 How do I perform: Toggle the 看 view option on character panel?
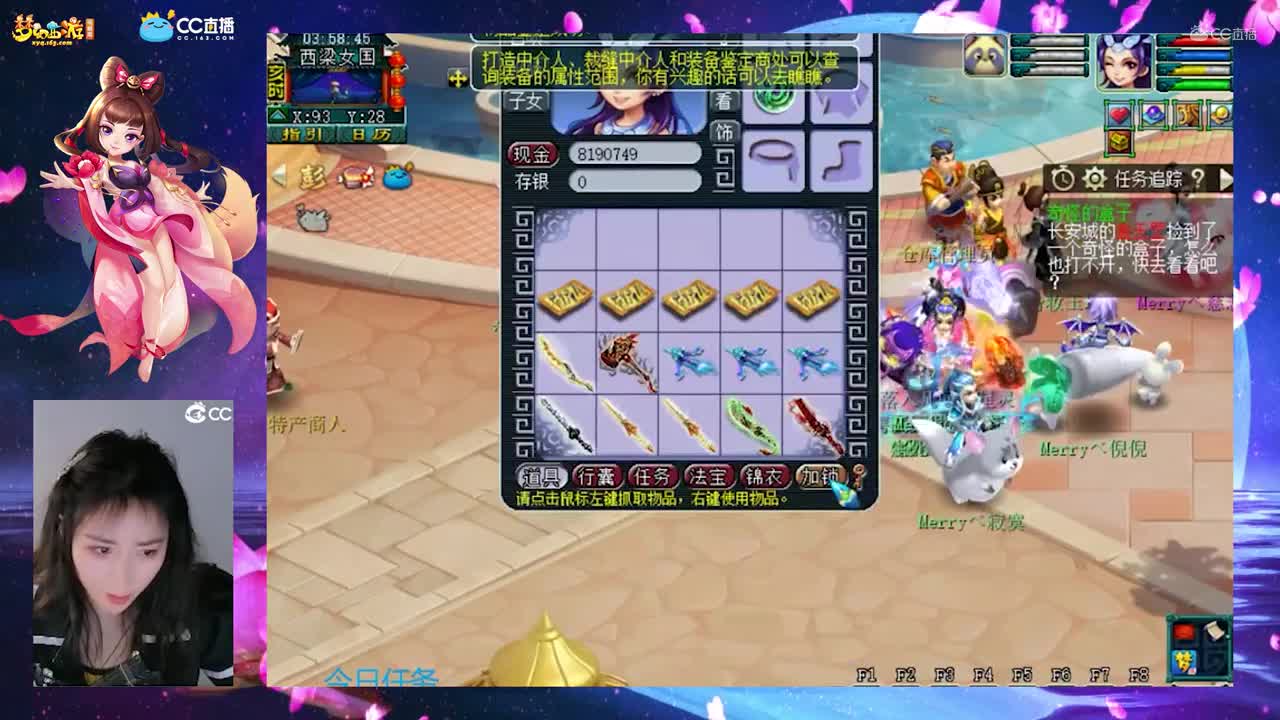click(723, 101)
